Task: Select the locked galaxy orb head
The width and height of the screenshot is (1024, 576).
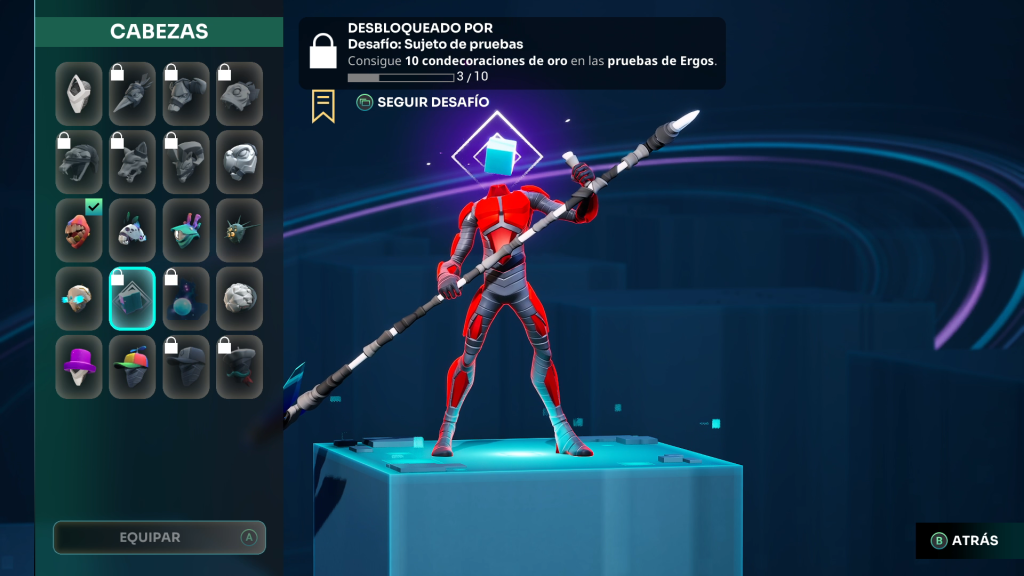Action: click(x=186, y=298)
